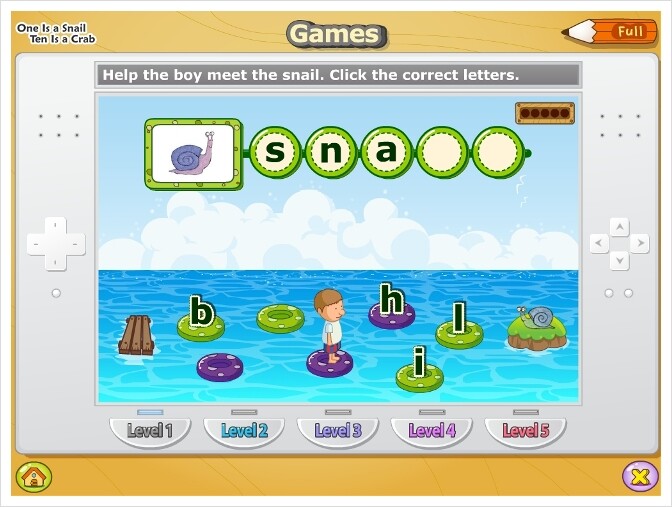Go to Level 5
672x507 pixels.
pyautogui.click(x=526, y=431)
